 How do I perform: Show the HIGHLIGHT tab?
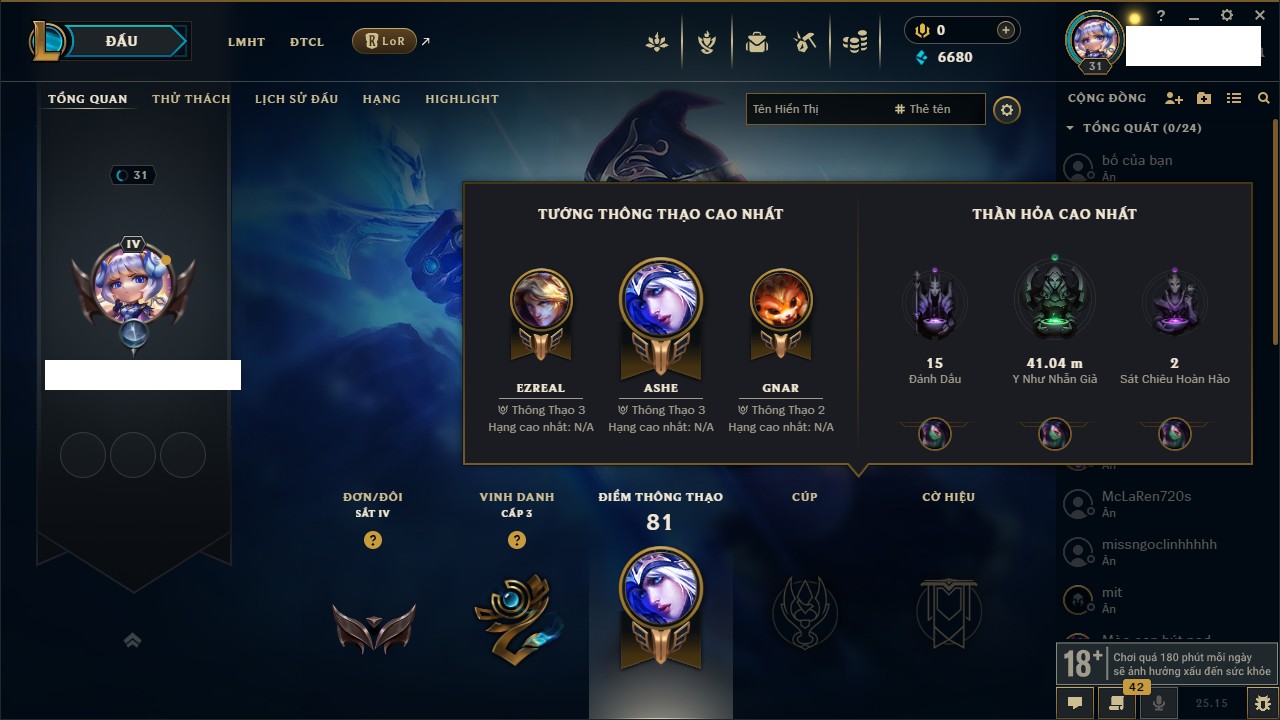point(461,99)
